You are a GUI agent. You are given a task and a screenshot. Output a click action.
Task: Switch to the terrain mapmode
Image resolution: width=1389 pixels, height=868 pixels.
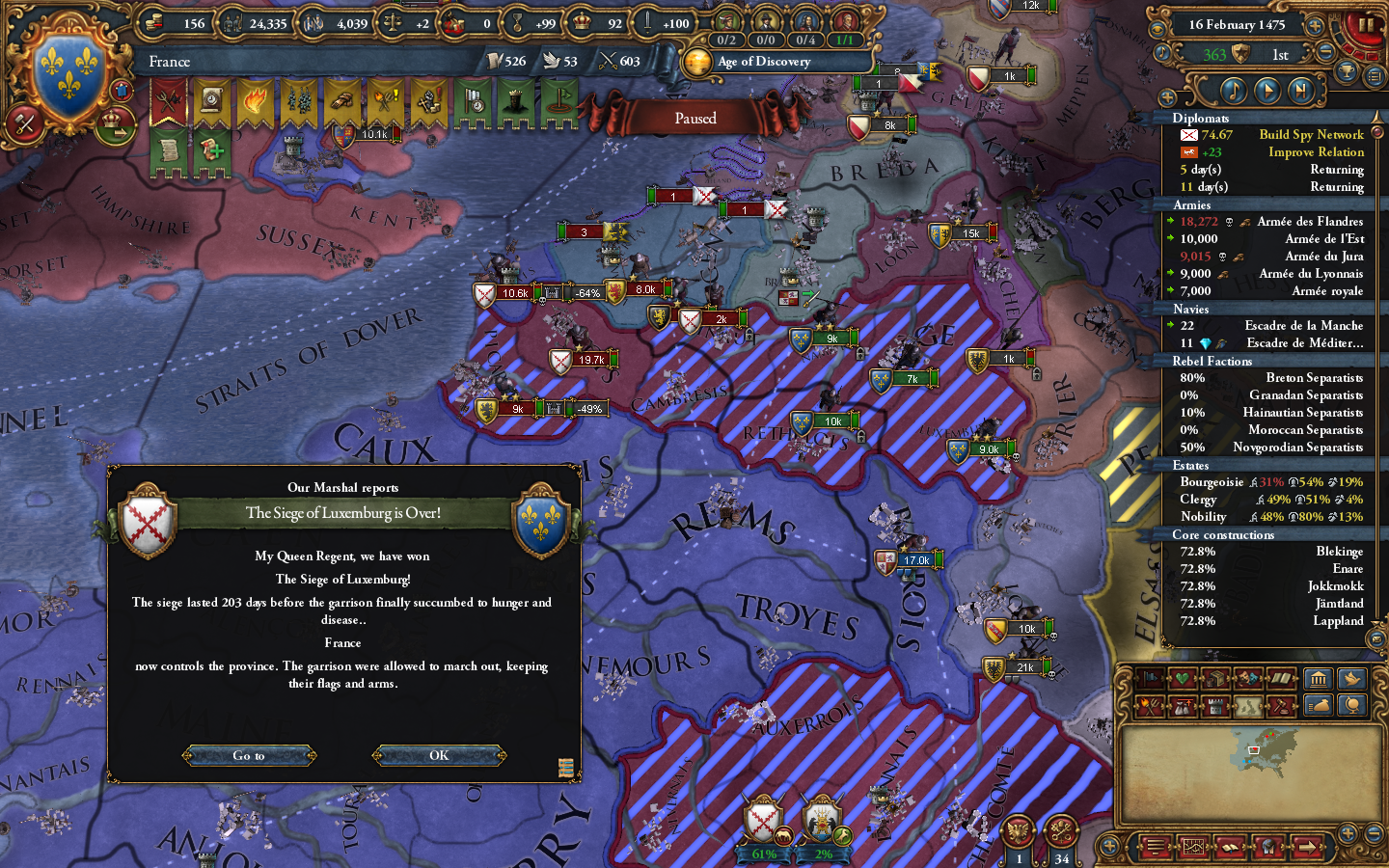1247,707
